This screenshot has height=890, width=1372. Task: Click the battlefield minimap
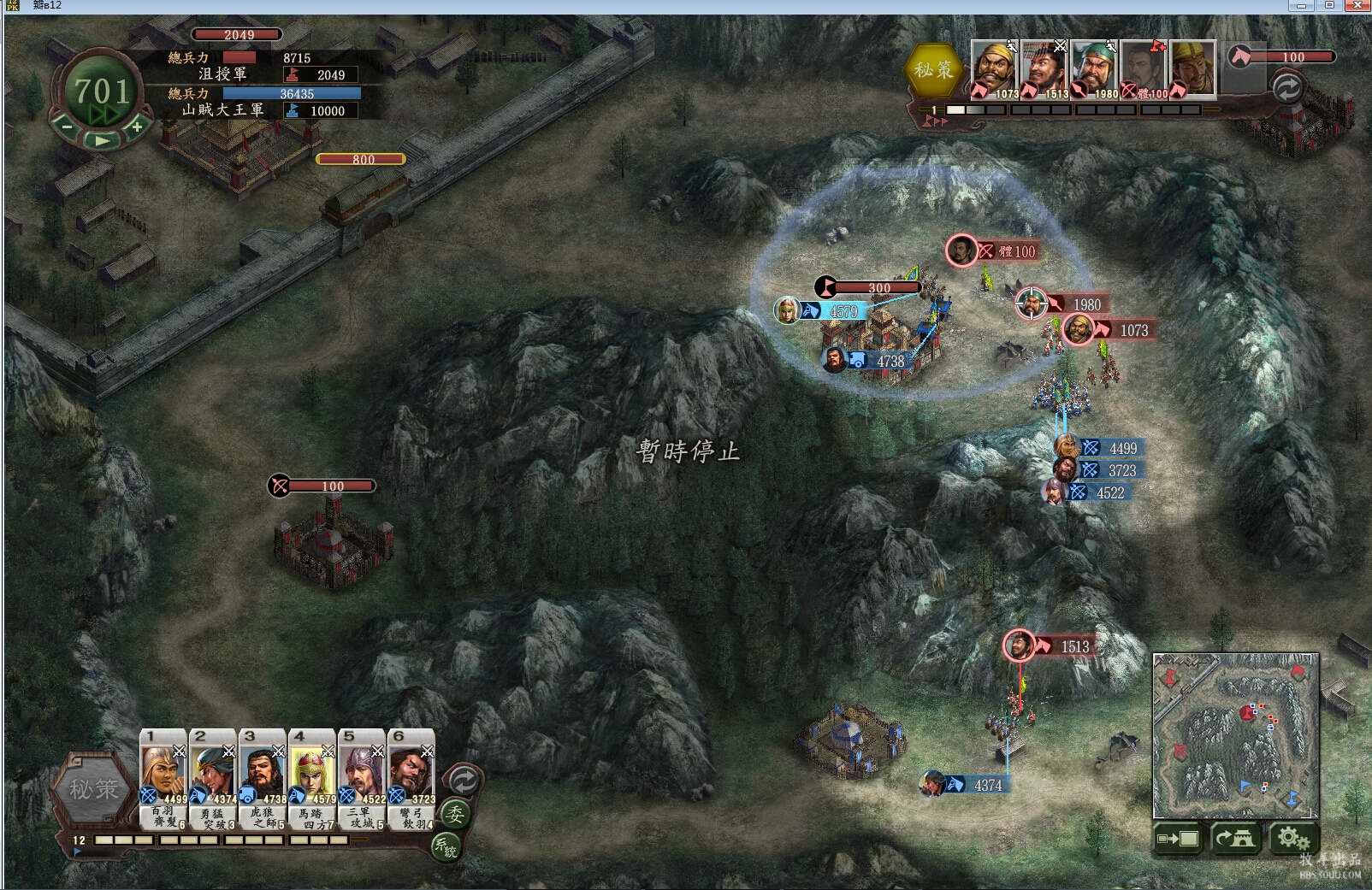pyautogui.click(x=1235, y=735)
